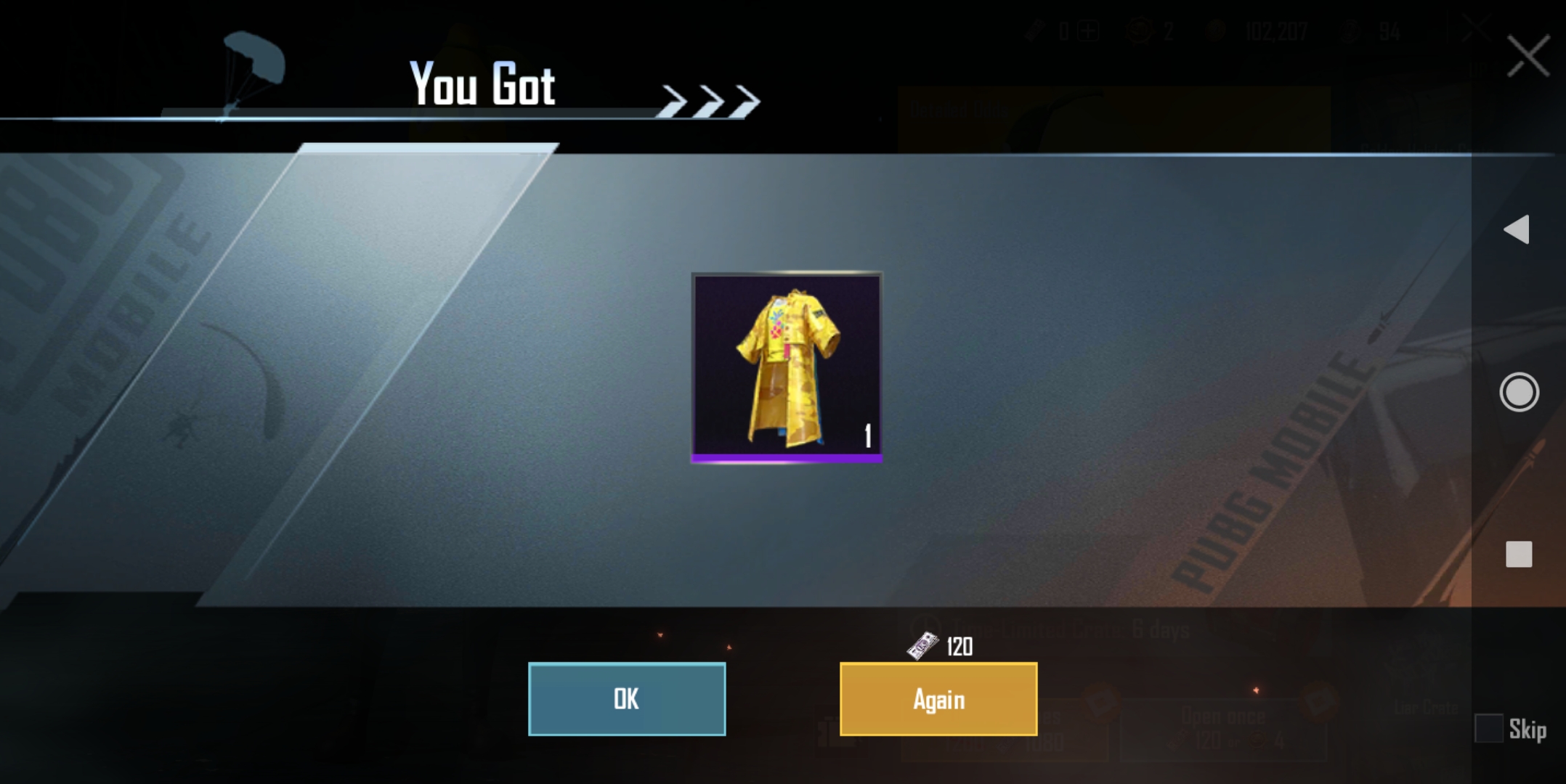This screenshot has height=784, width=1566.
Task: Close the You Got screen with the X
Action: [x=1528, y=54]
